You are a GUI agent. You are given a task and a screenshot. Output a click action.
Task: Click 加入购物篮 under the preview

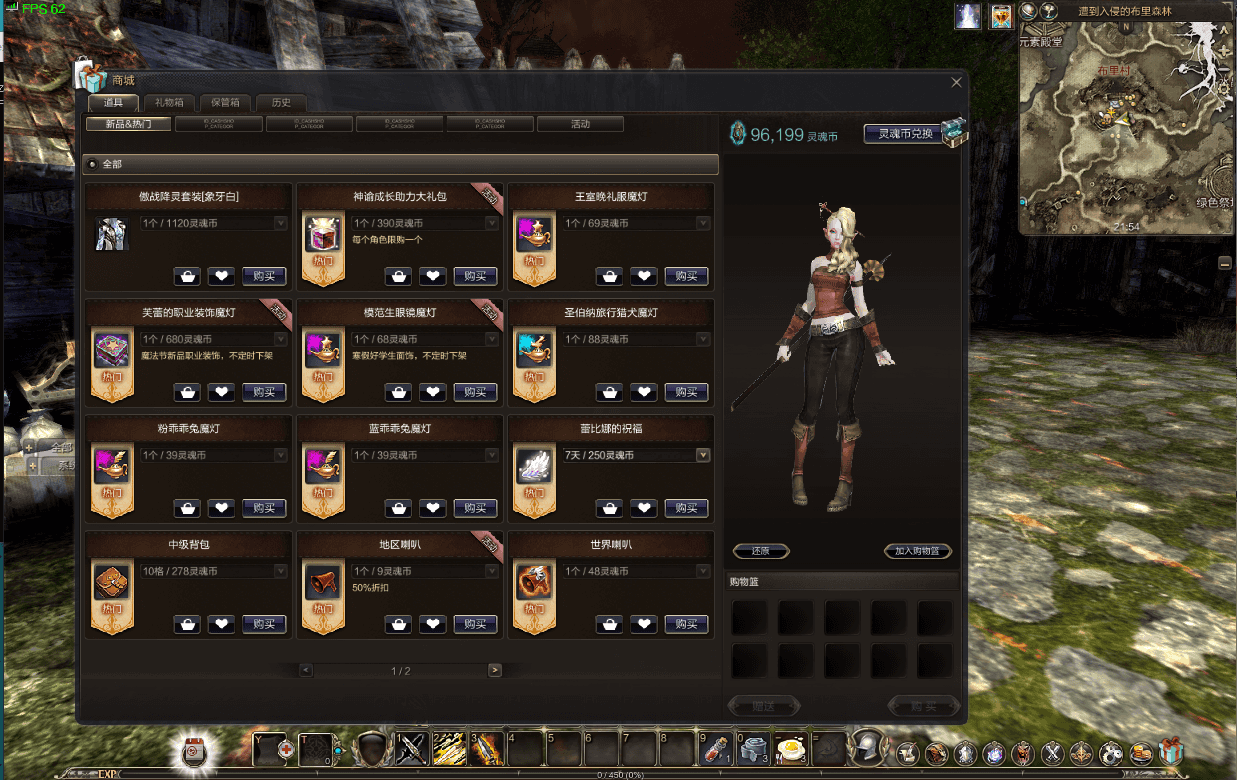[x=917, y=551]
